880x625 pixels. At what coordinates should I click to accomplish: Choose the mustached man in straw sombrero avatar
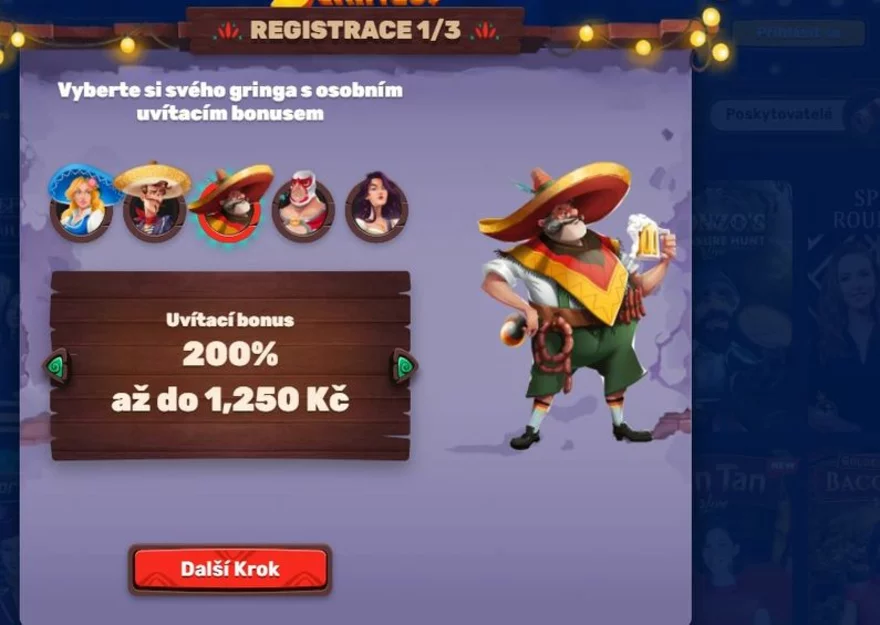tap(154, 205)
